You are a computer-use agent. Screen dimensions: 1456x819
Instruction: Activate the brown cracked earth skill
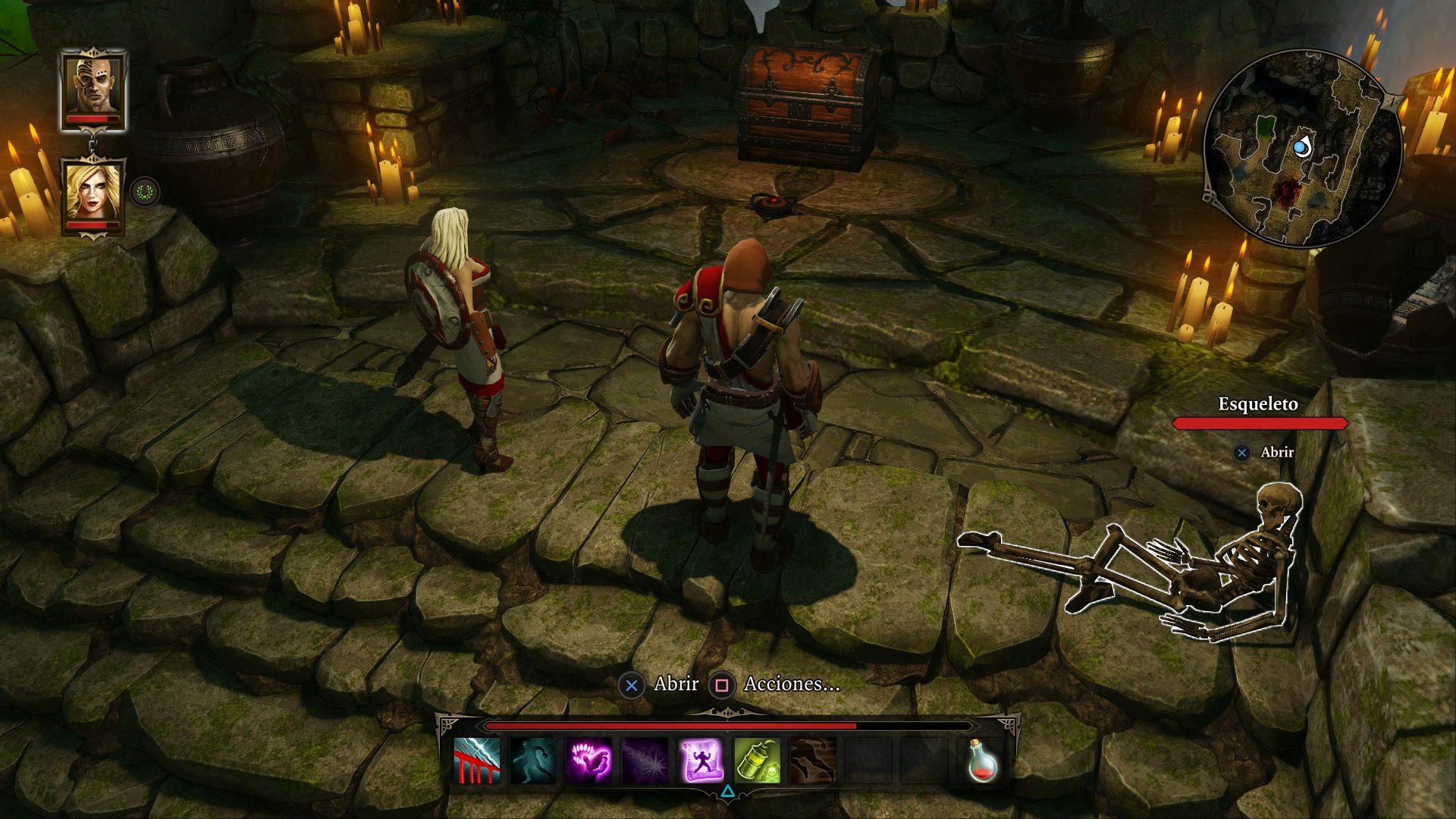click(813, 760)
